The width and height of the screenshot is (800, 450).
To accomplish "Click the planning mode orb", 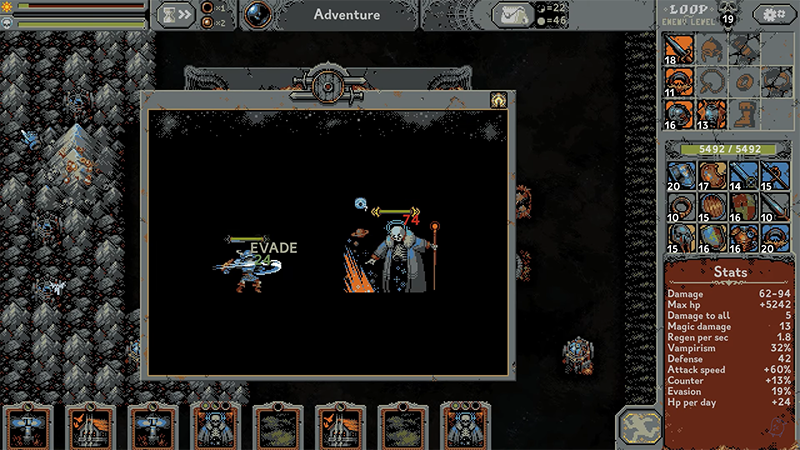I will pyautogui.click(x=257, y=14).
